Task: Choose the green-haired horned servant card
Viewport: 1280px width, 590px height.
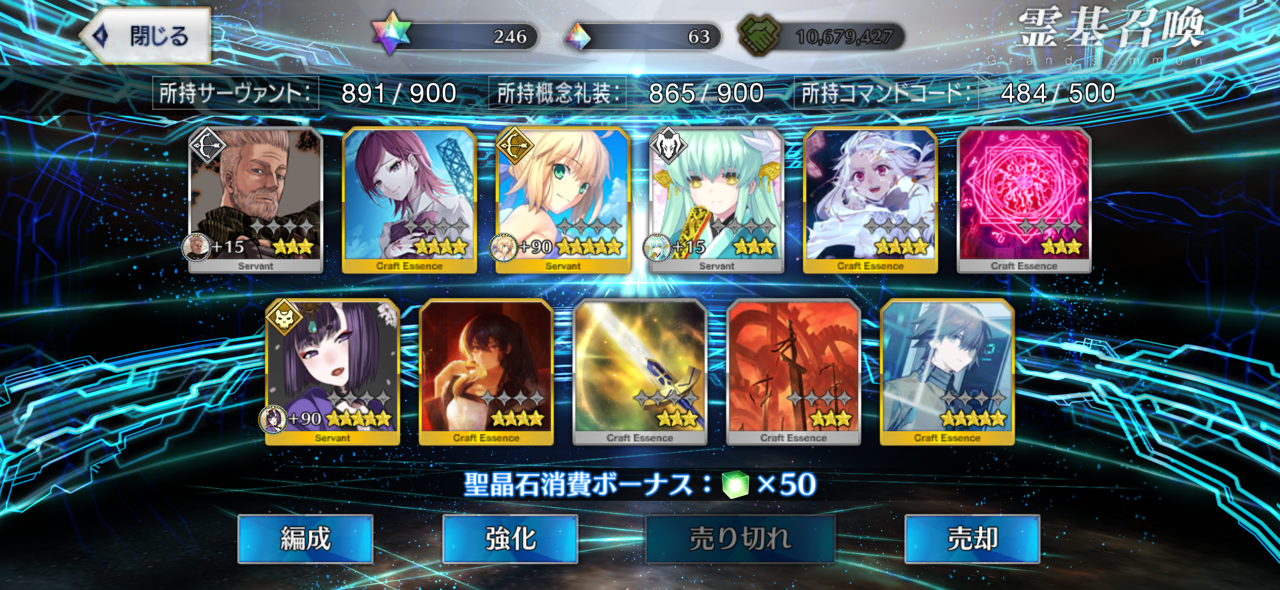Action: coord(716,199)
